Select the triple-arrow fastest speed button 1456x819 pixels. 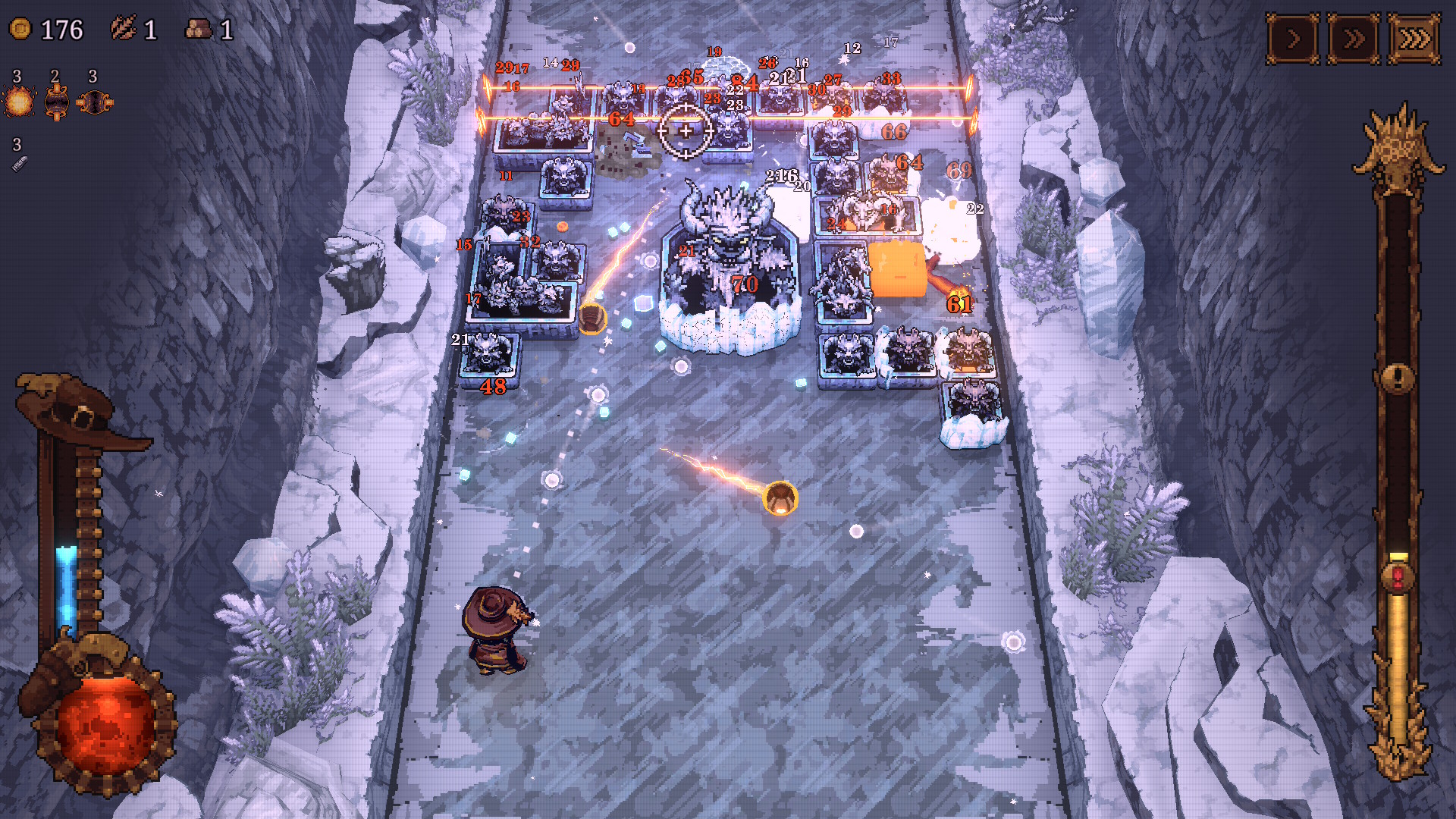[x=1414, y=39]
